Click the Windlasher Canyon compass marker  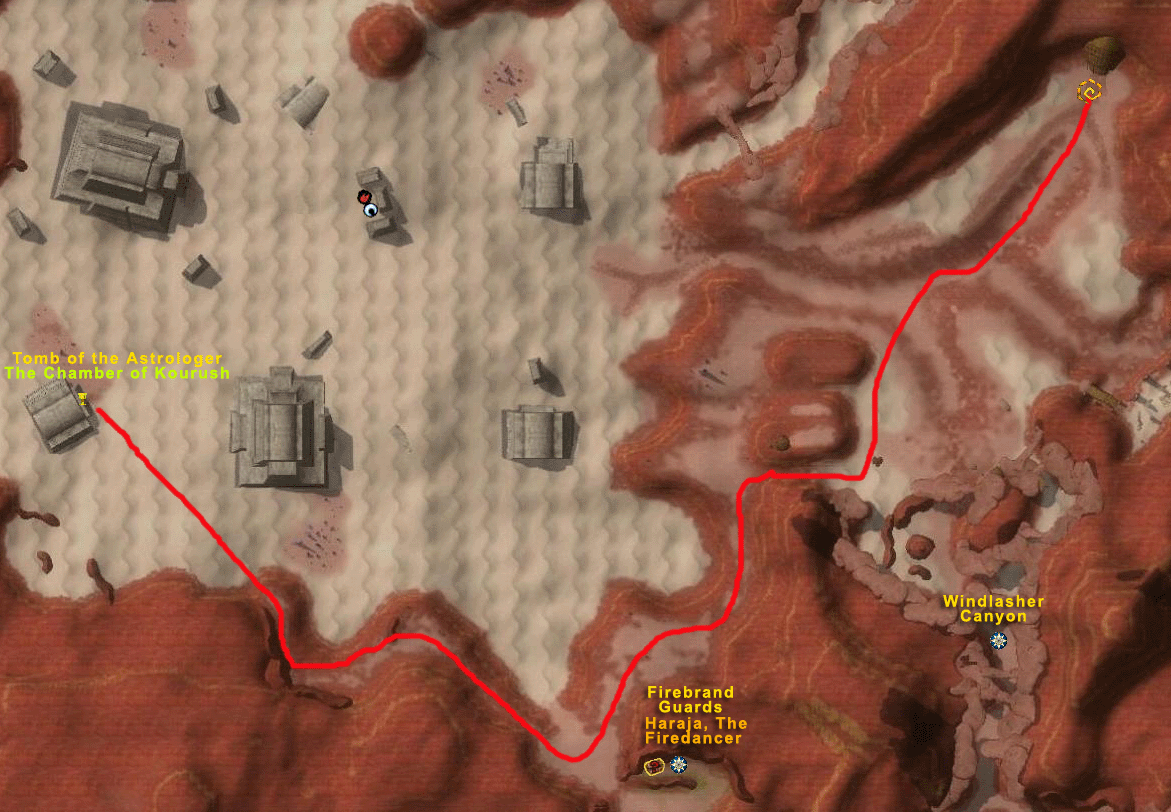tap(998, 640)
